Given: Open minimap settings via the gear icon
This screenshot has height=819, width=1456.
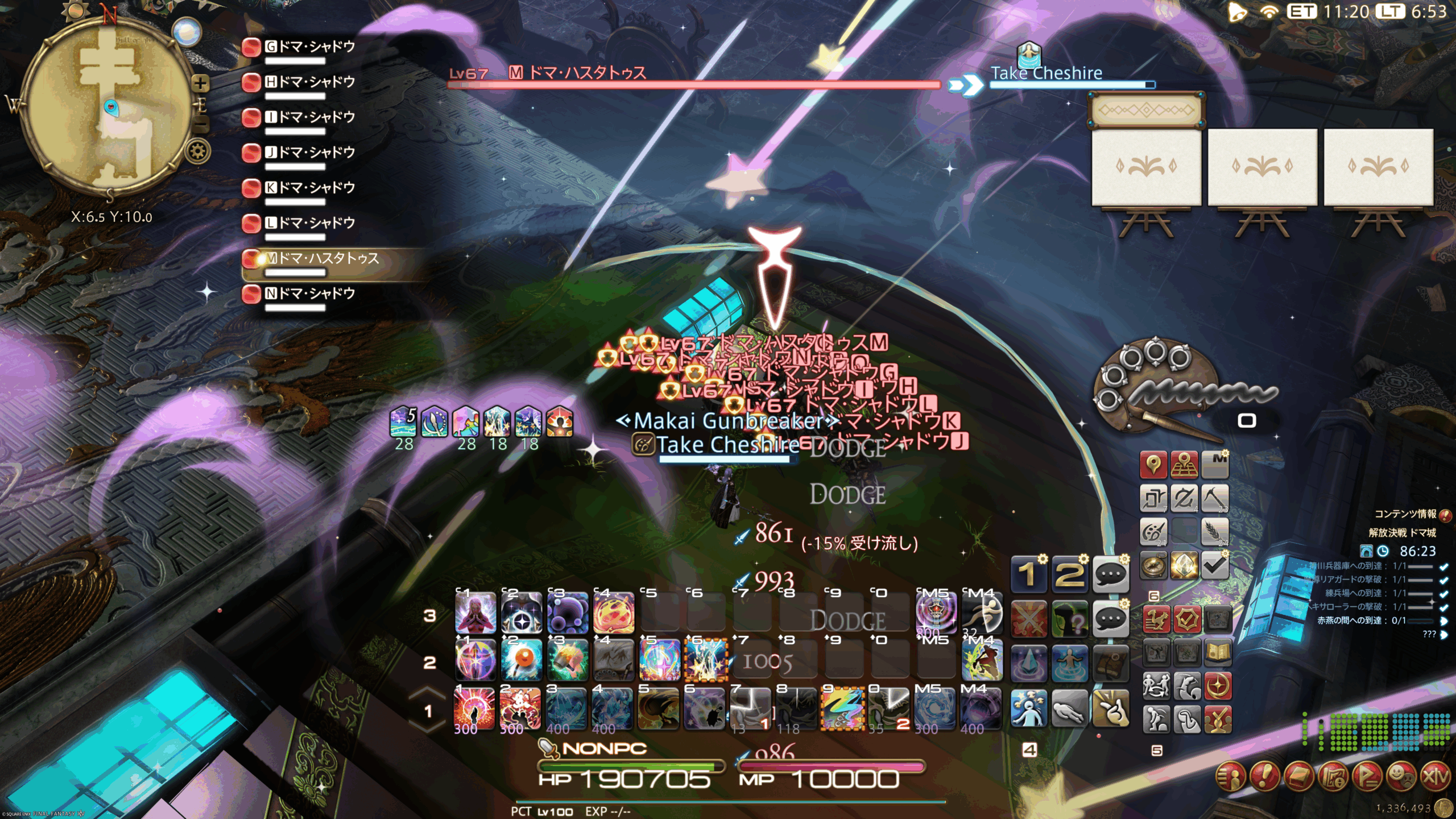Looking at the screenshot, I should pyautogui.click(x=198, y=152).
